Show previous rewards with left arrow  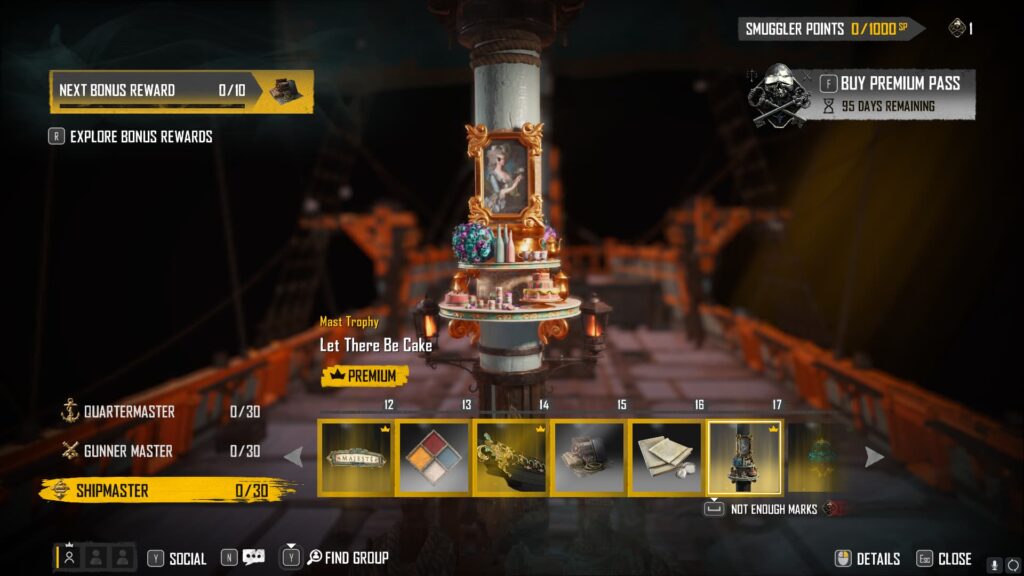tap(294, 457)
